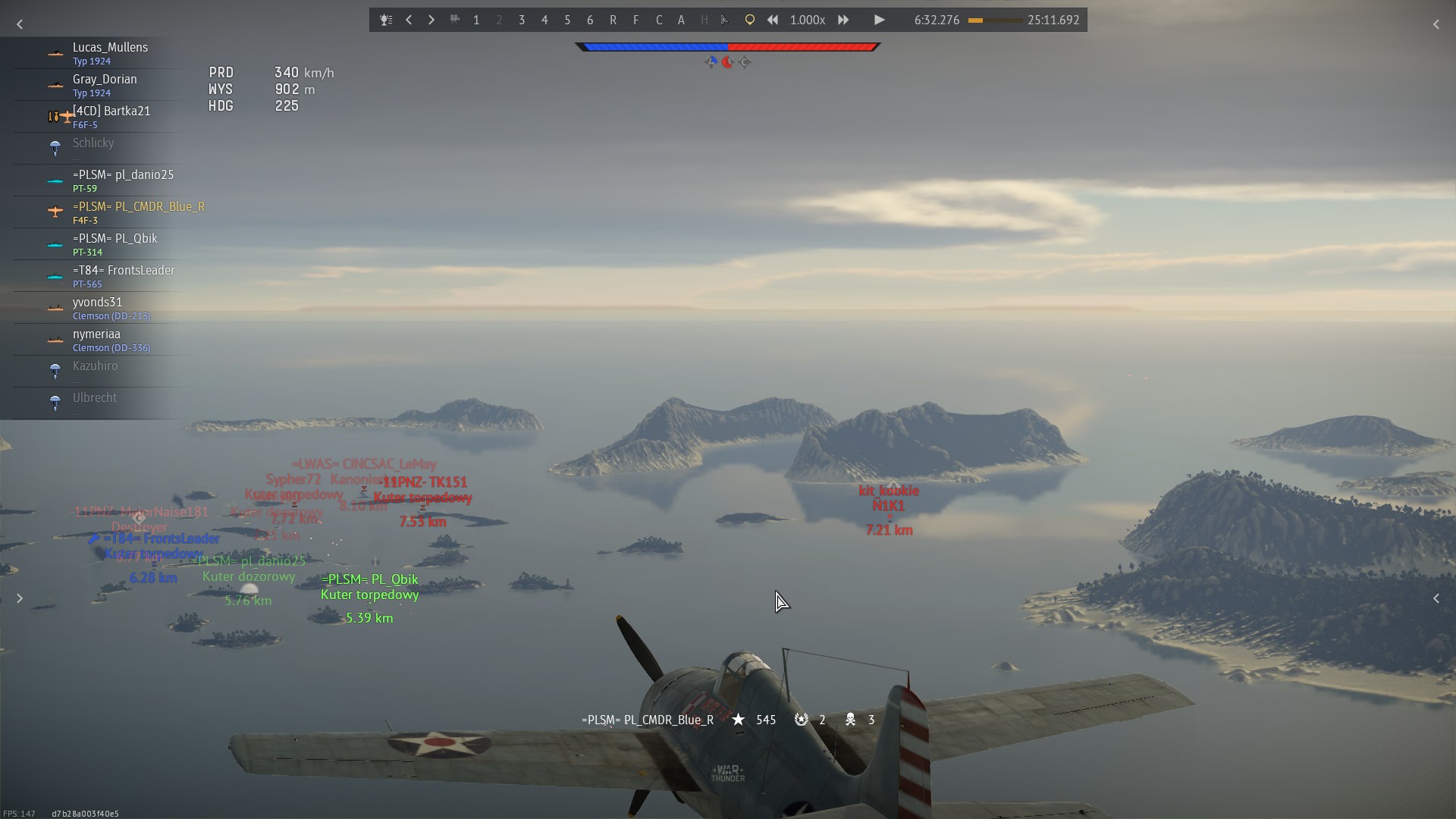
Task: Activate the F camera mode
Action: click(635, 20)
